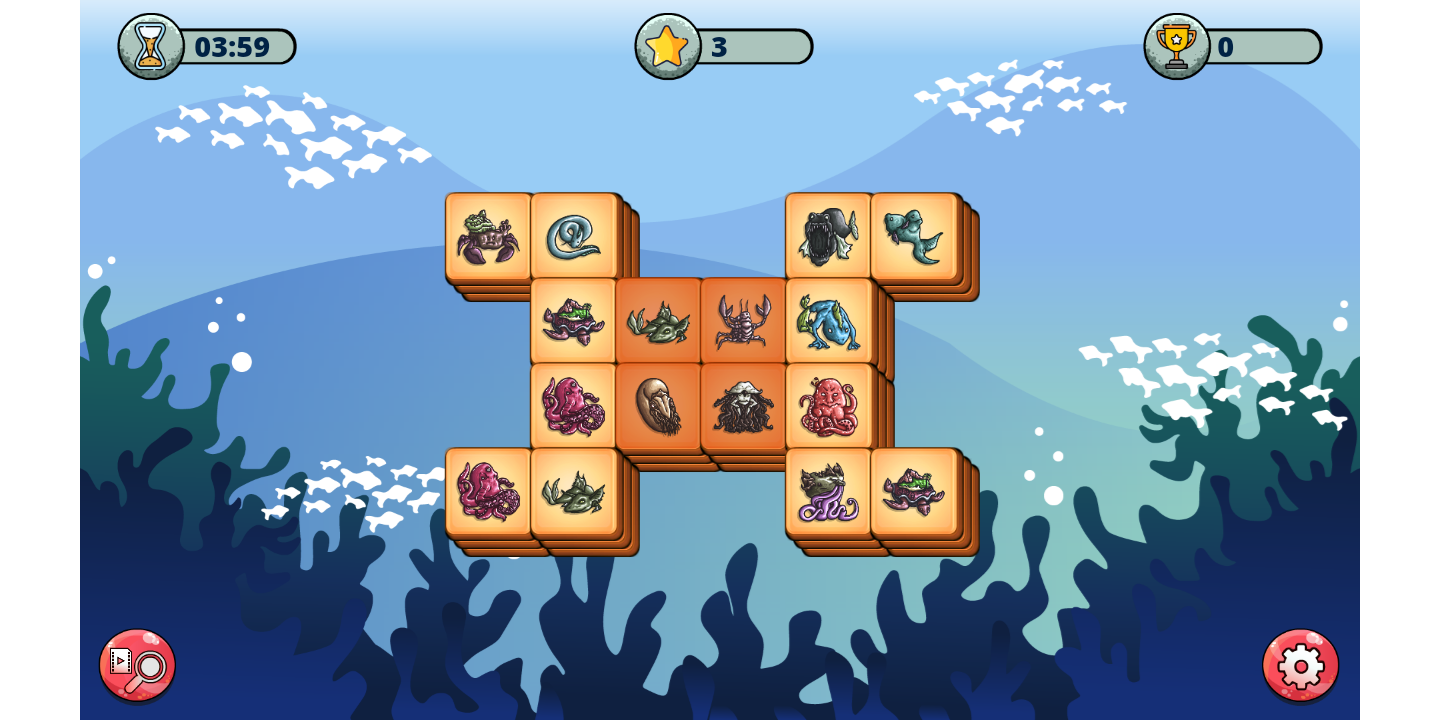Screen dimensions: 1440x720
Task: Select the red octopus tile
Action: point(829,406)
